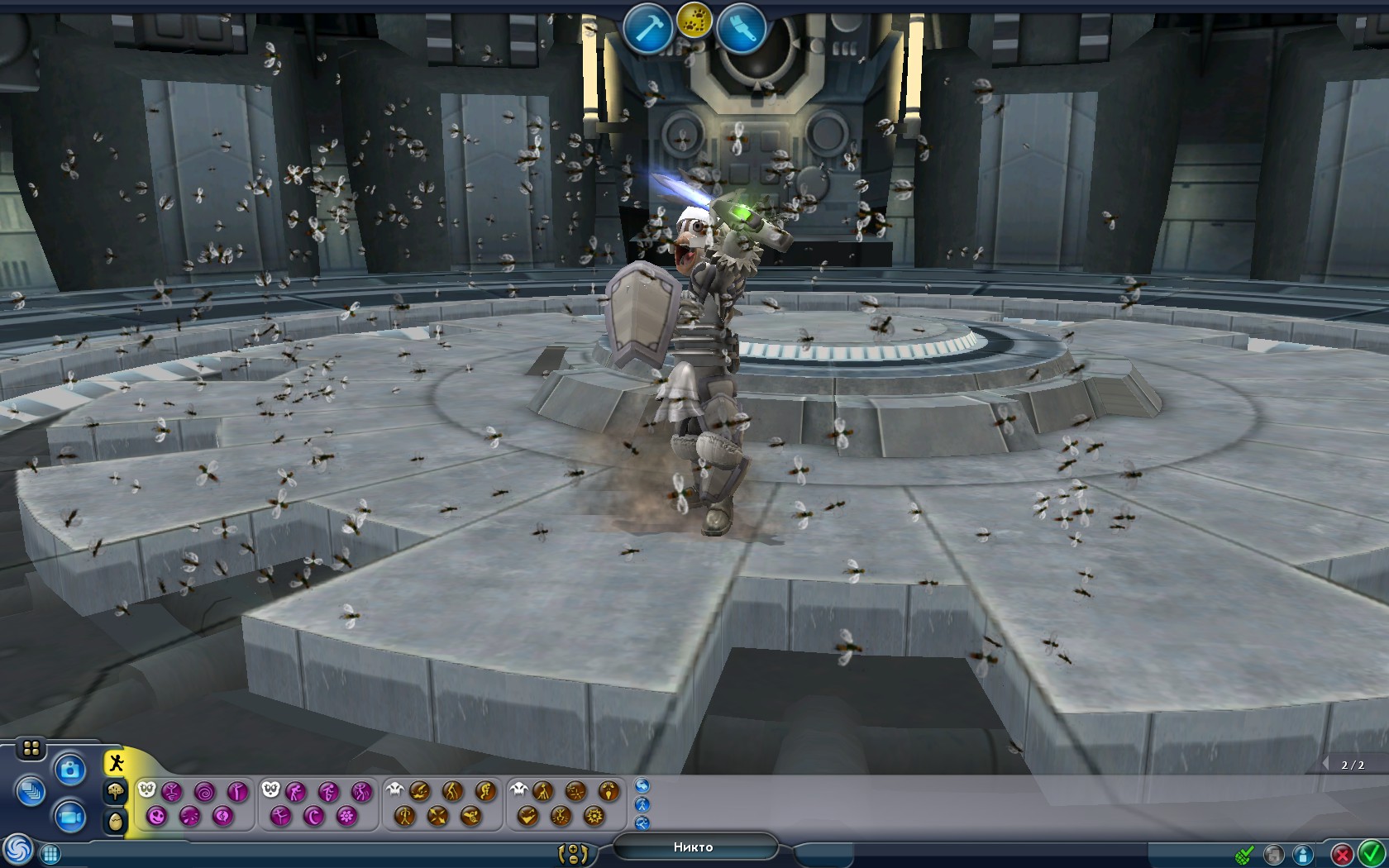
Task: Toggle the blue walk stance icon
Action: pyautogui.click(x=642, y=806)
